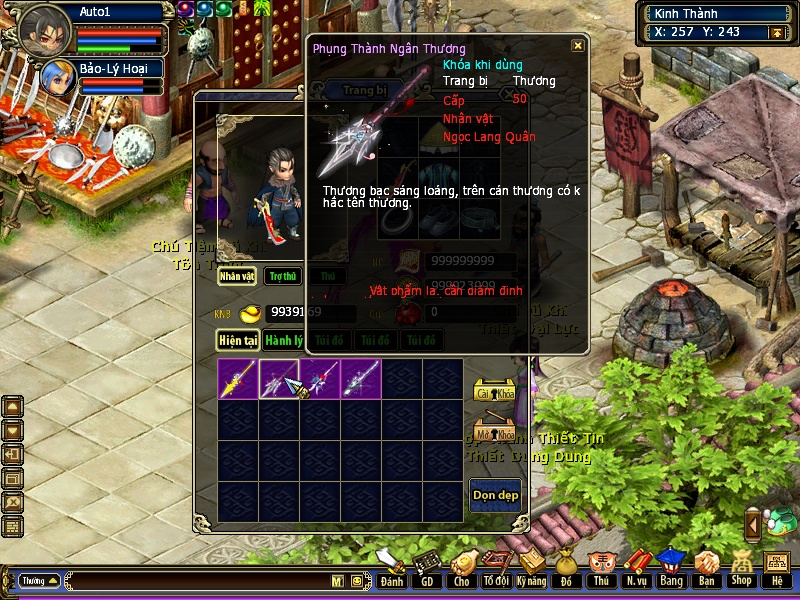Select Auto1 character portrait
Viewport: 800px width, 600px height.
point(44,30)
